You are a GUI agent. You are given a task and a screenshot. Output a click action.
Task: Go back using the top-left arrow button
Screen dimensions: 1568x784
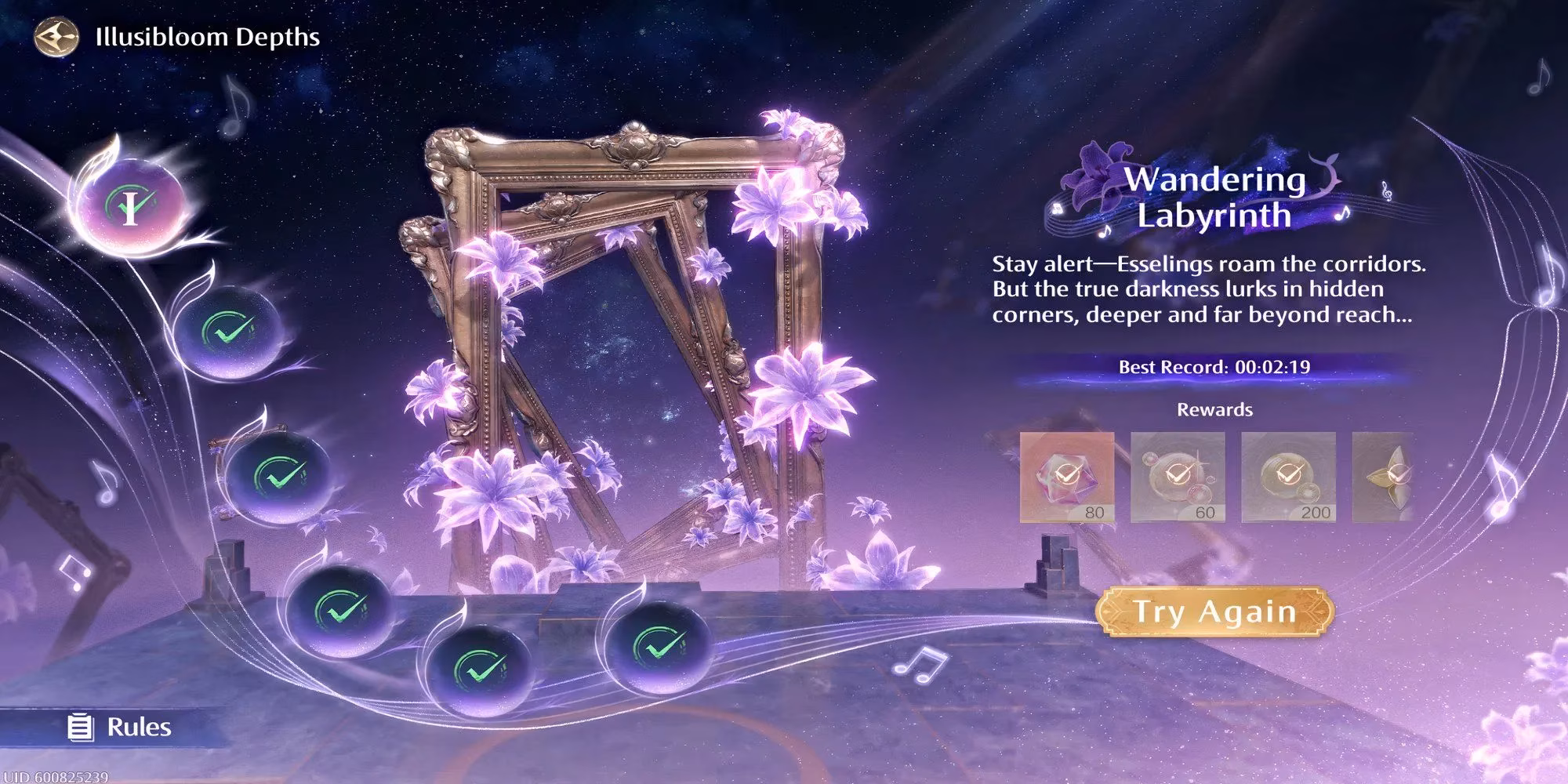coord(56,37)
